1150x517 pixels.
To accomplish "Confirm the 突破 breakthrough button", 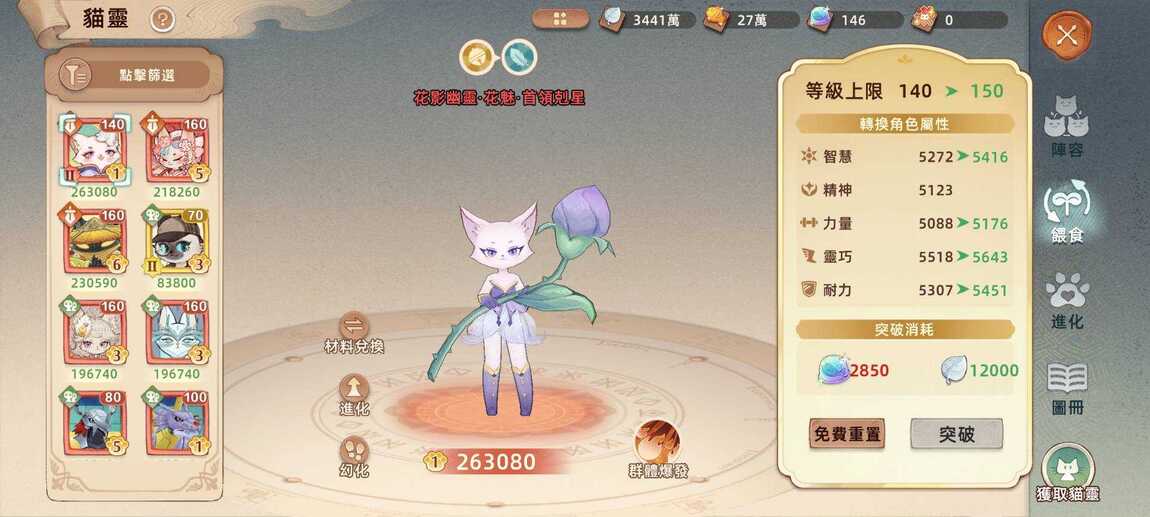I will tap(956, 434).
